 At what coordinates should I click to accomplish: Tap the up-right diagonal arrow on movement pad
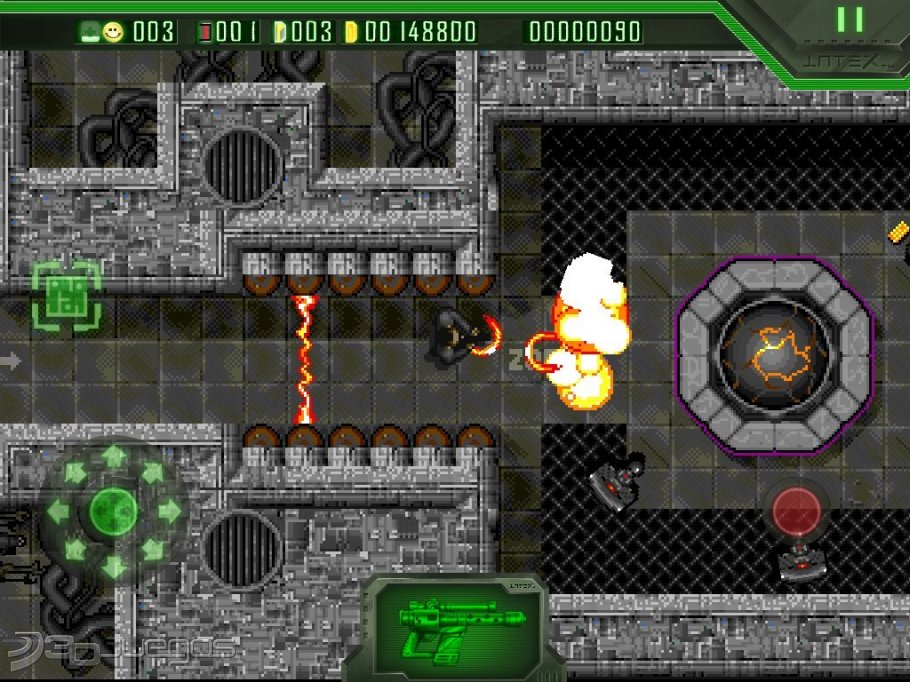152,473
